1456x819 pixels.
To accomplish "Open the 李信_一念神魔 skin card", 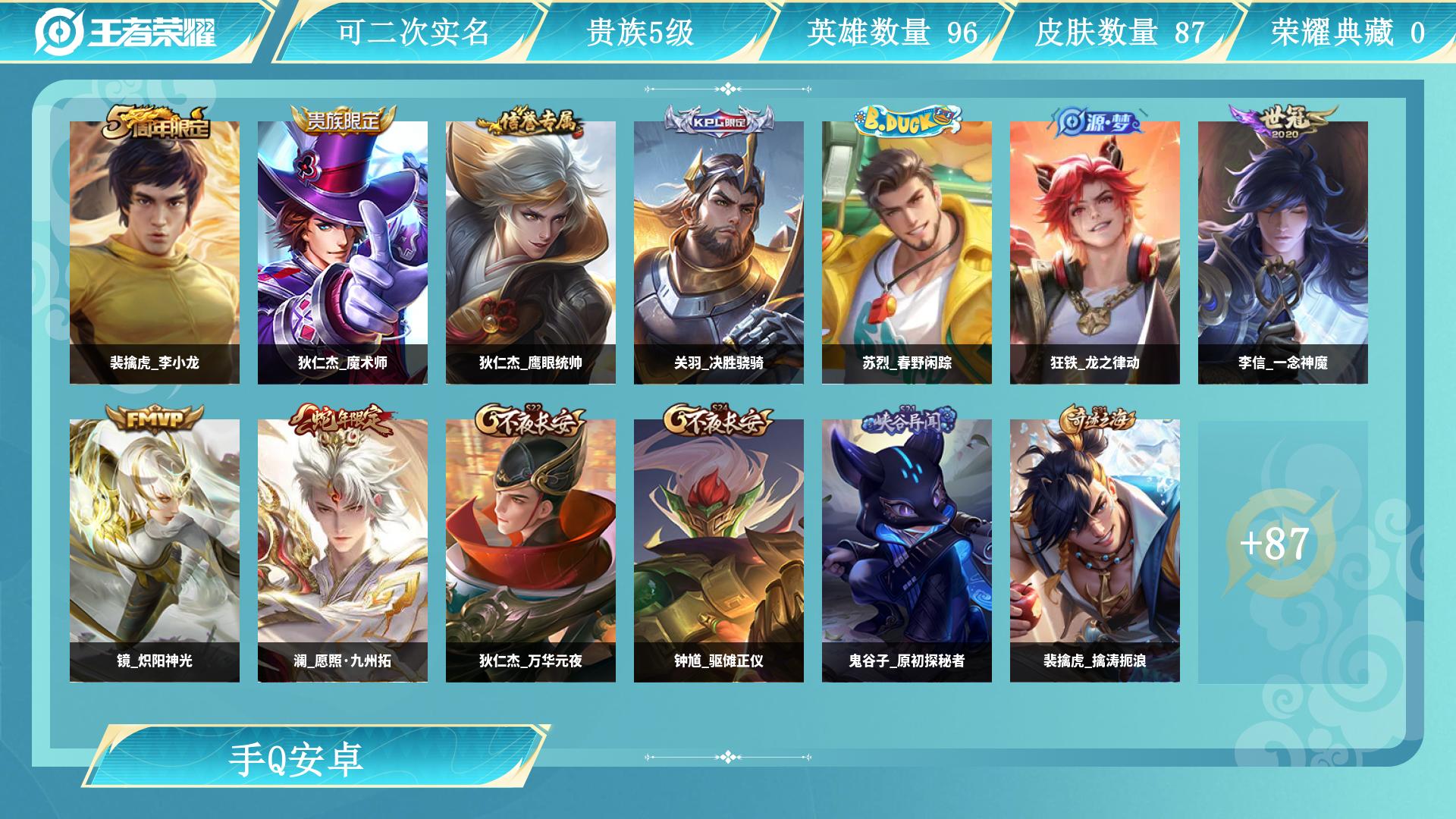I will tap(1283, 253).
